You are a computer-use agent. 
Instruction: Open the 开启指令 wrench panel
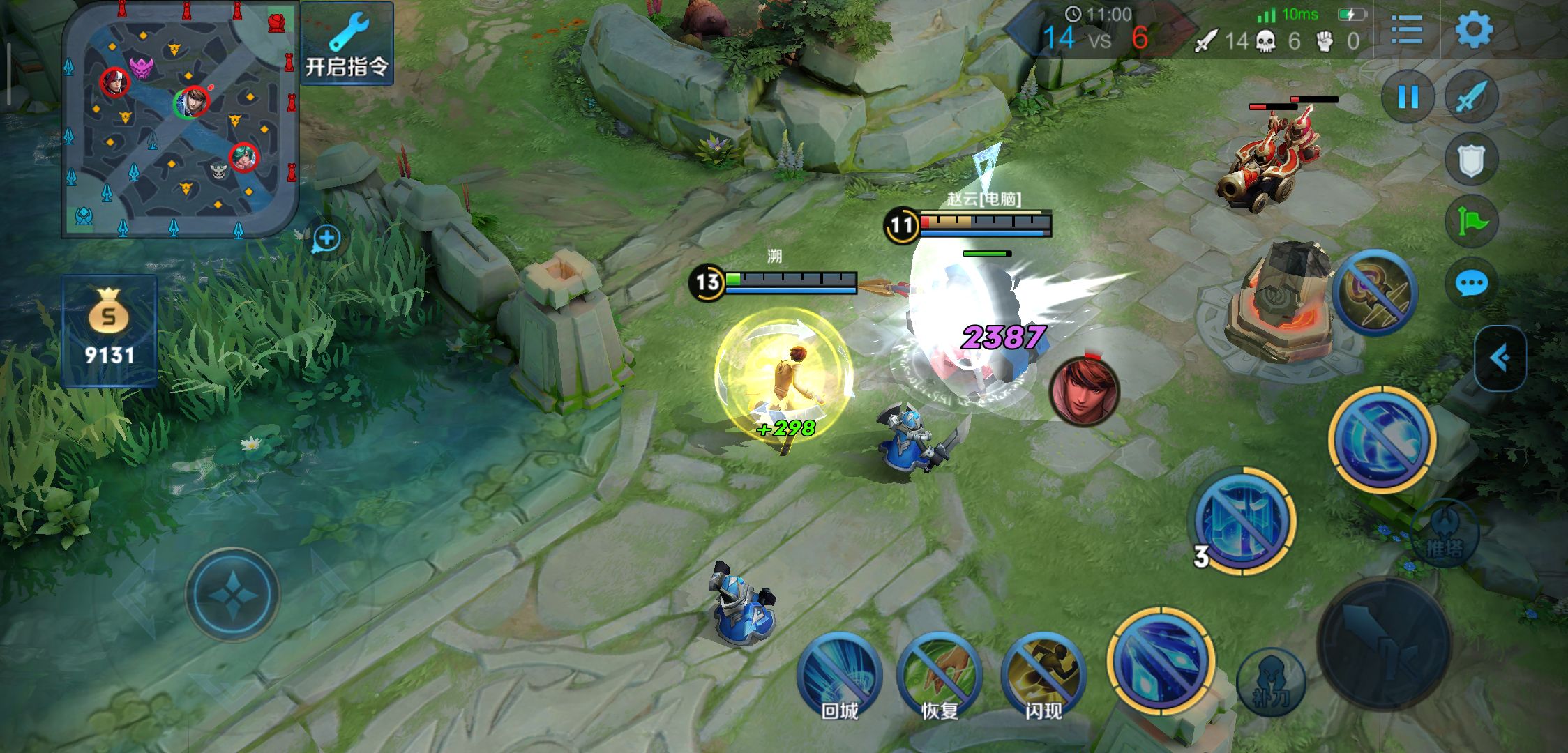[347, 43]
